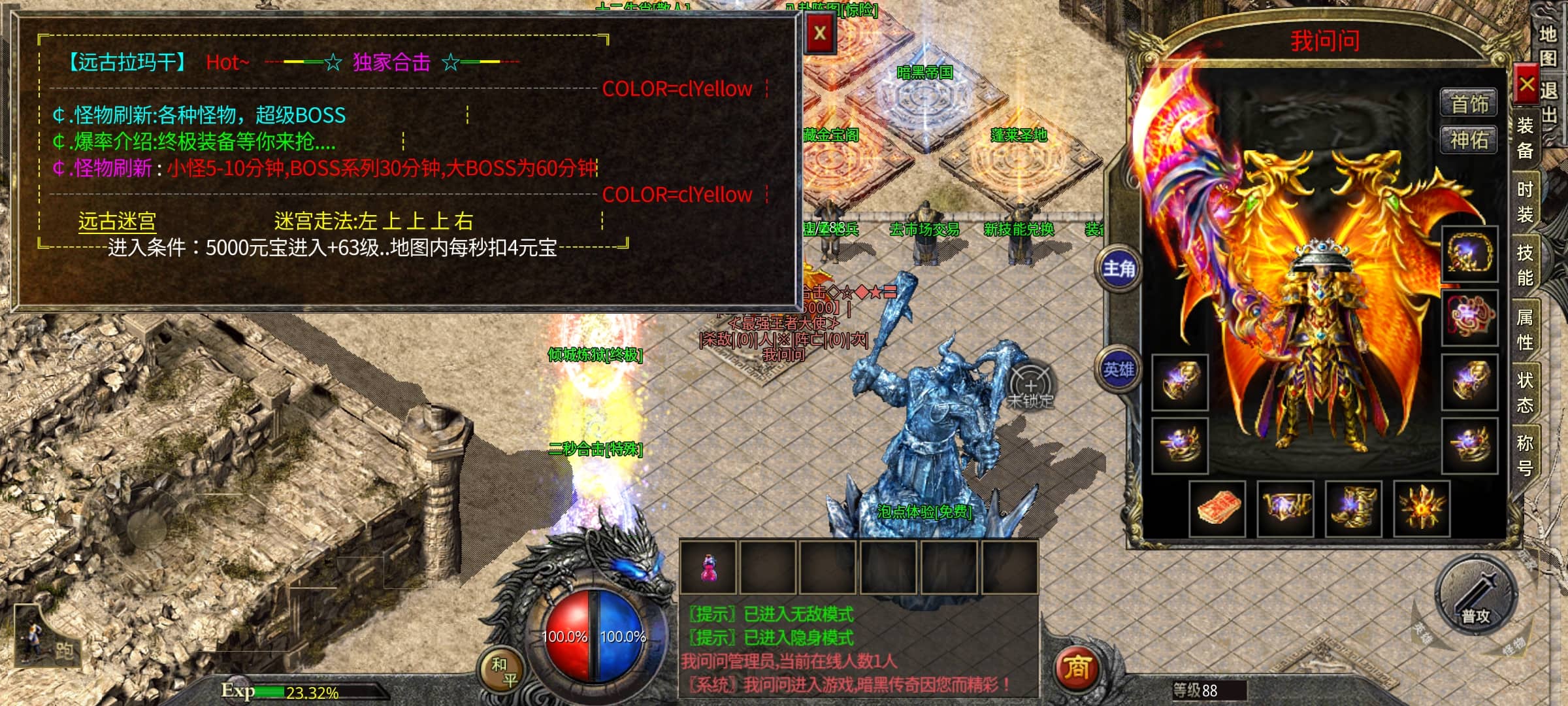
Task: Switch to the 技能 skills tab
Action: tap(1526, 265)
